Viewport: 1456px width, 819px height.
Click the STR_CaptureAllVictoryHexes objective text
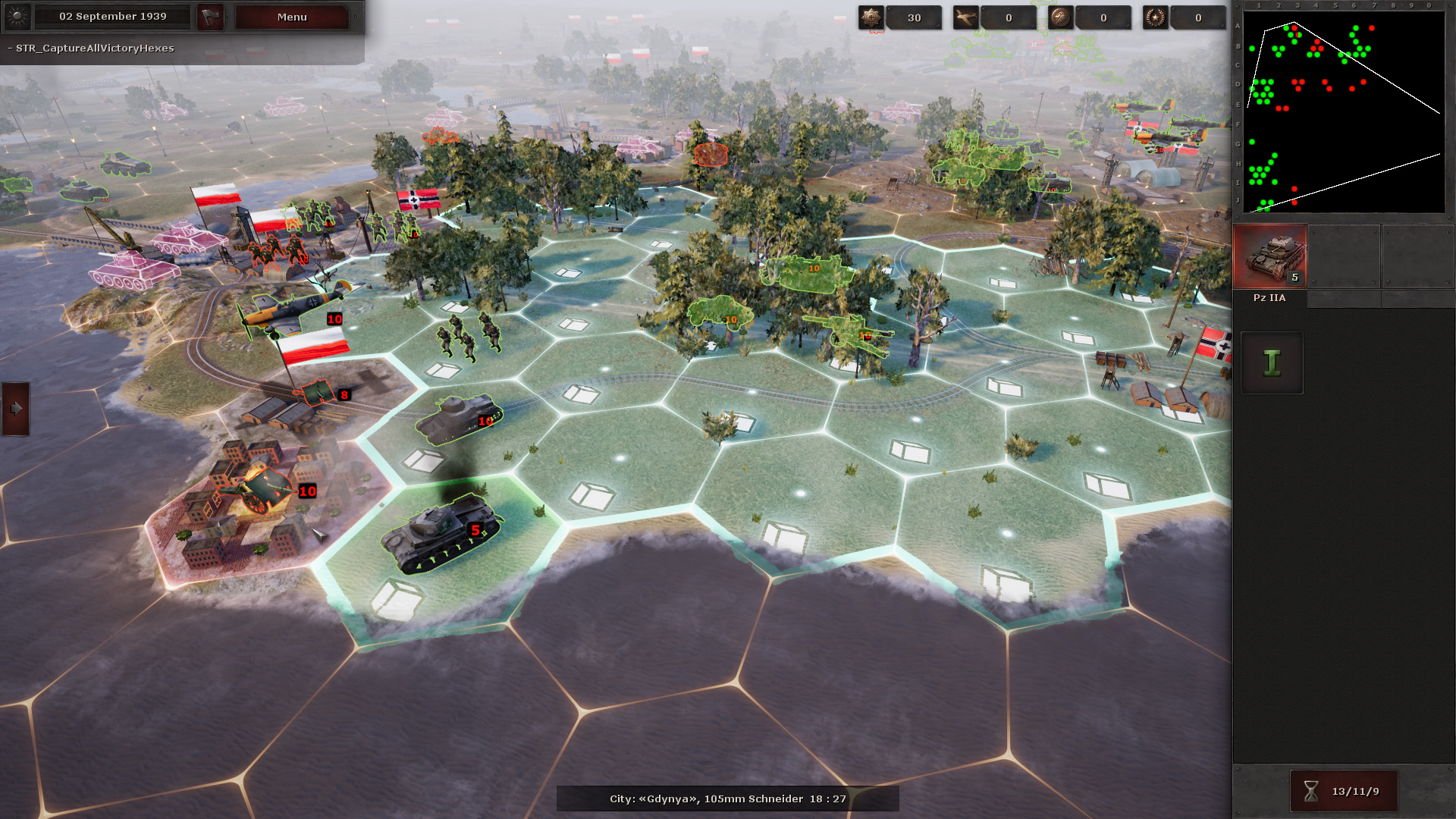pos(91,48)
